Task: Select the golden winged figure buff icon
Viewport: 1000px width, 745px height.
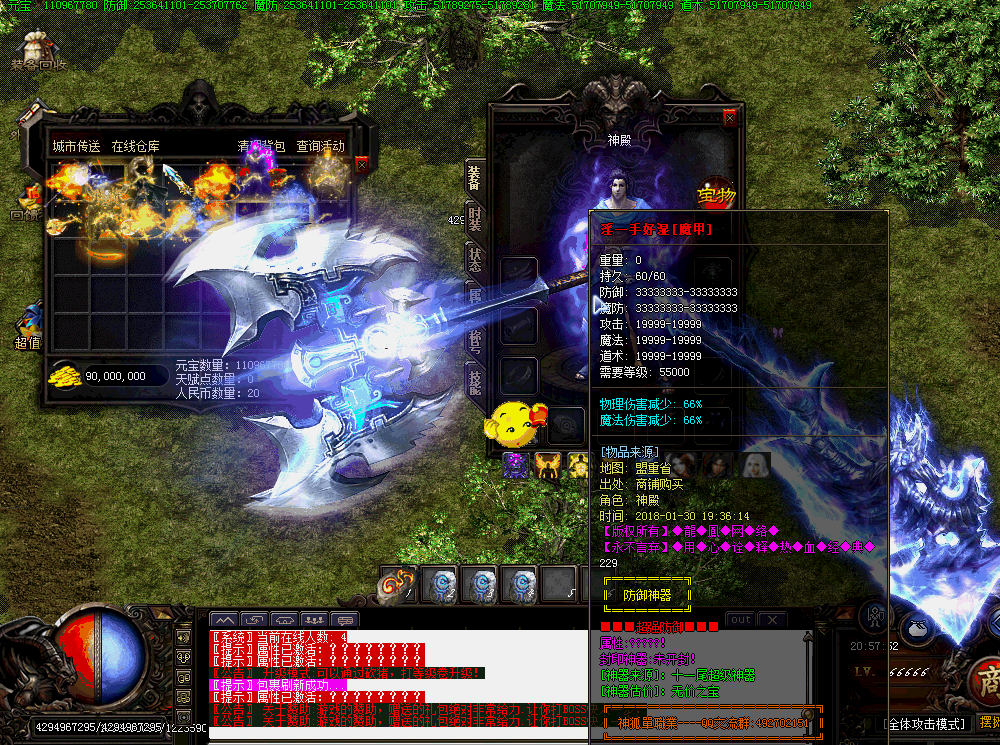Action: [547, 465]
